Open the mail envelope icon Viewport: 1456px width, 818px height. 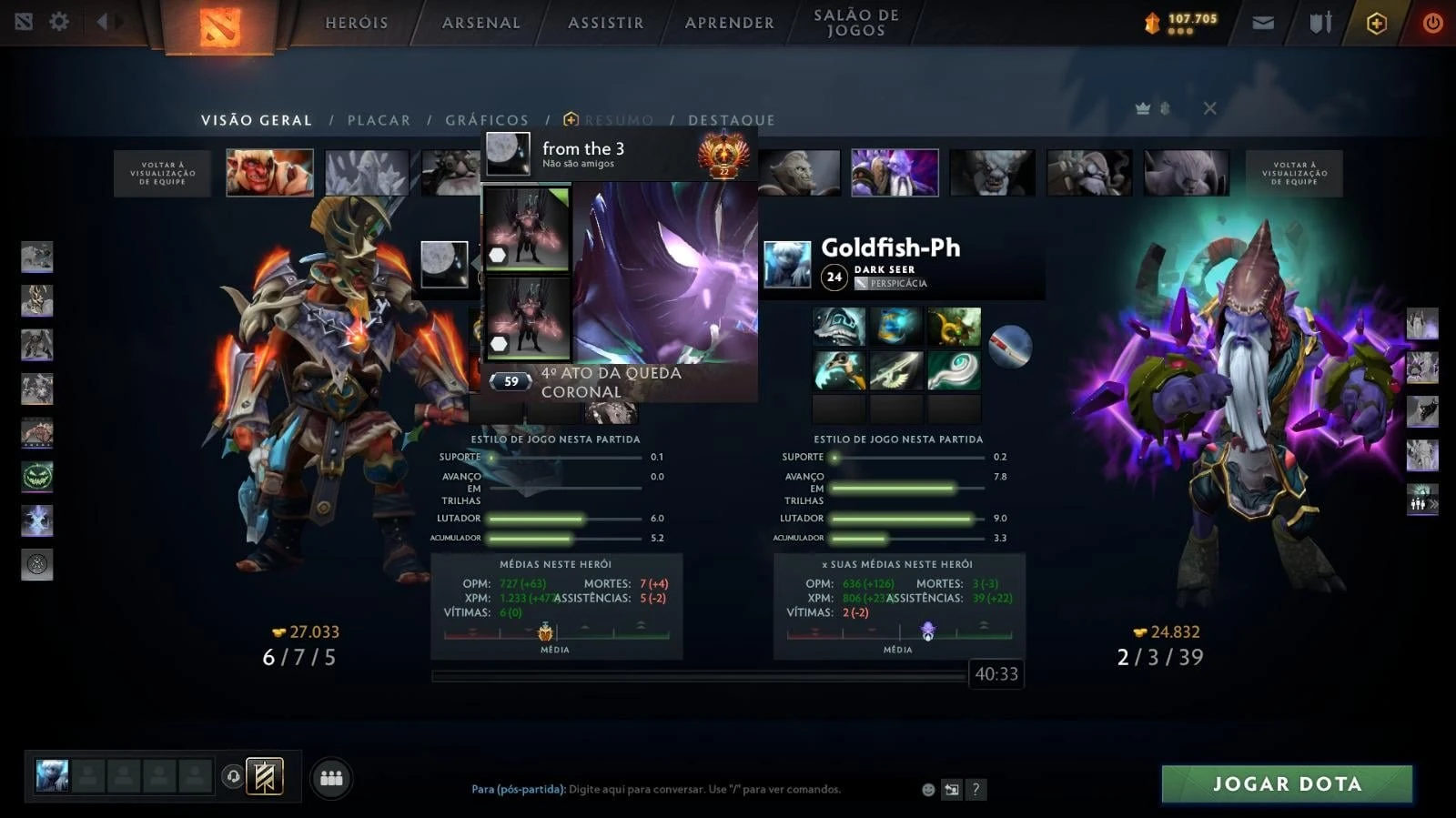pyautogui.click(x=1263, y=23)
